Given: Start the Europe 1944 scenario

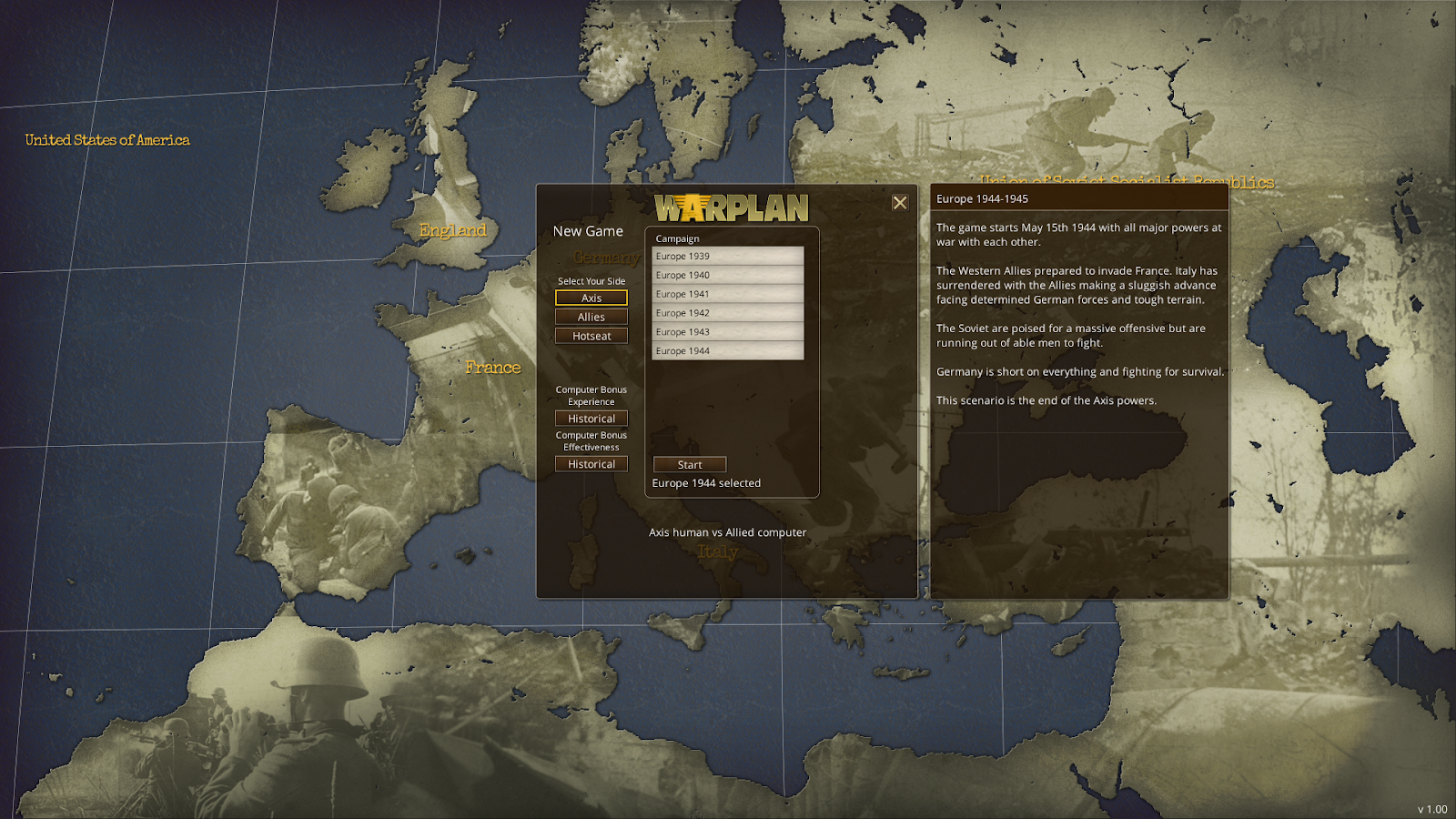Looking at the screenshot, I should pyautogui.click(x=689, y=464).
